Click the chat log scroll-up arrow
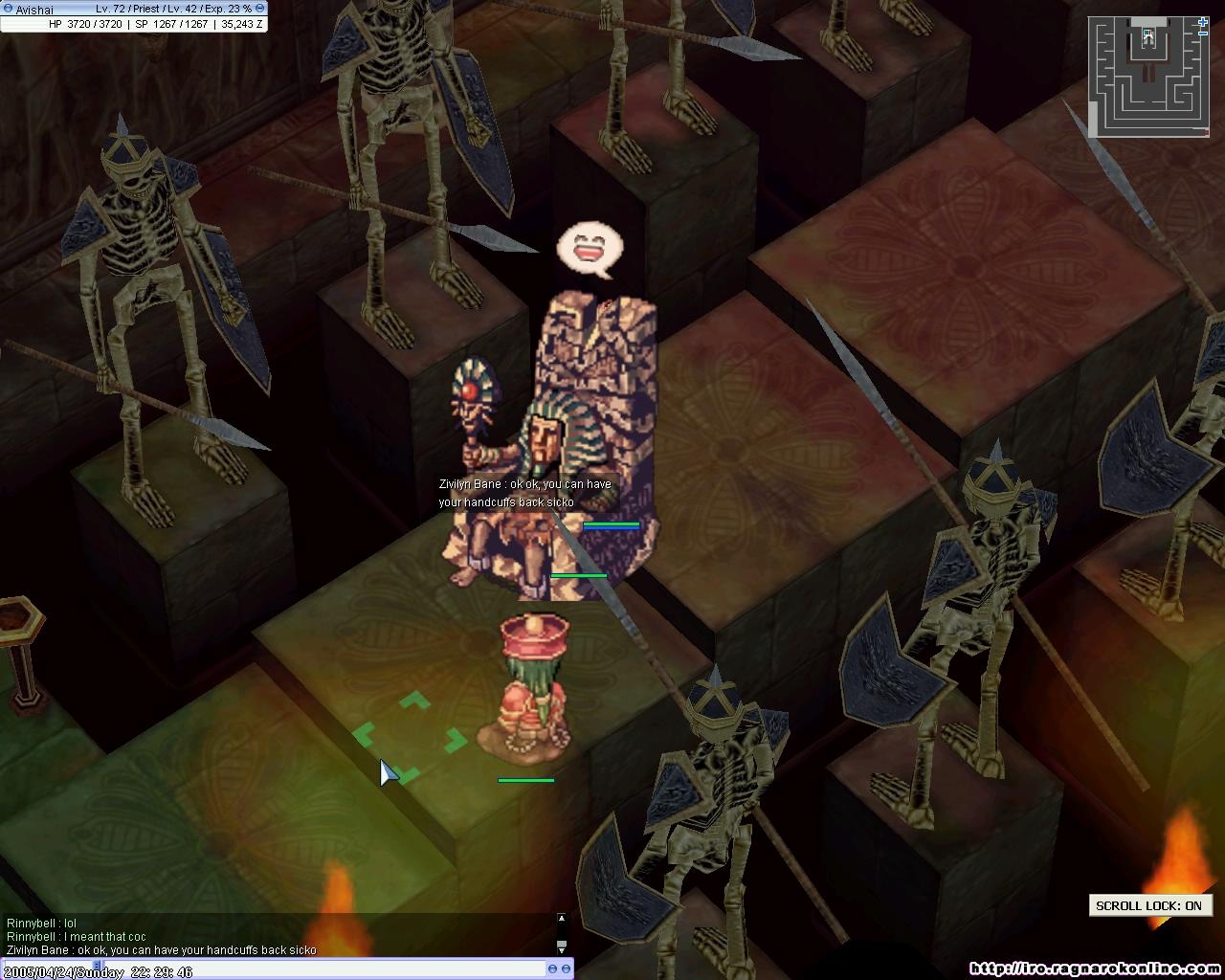 click(x=562, y=919)
